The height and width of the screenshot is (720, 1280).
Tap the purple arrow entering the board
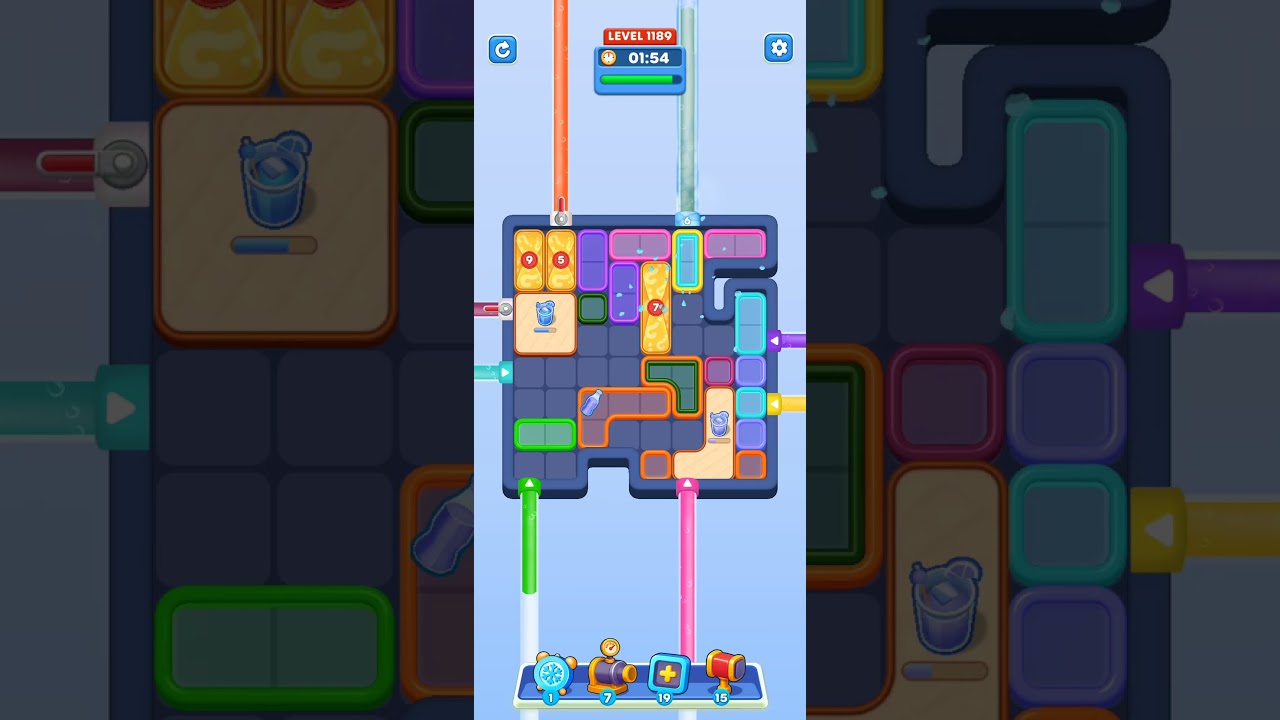pos(777,338)
